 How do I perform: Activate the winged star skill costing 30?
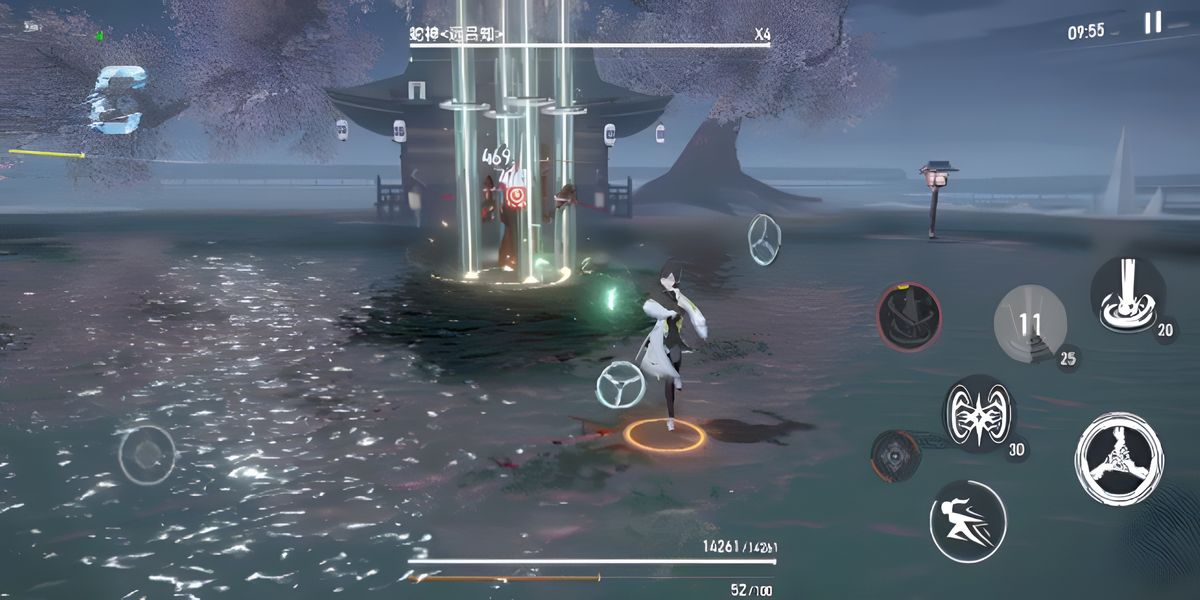point(979,414)
